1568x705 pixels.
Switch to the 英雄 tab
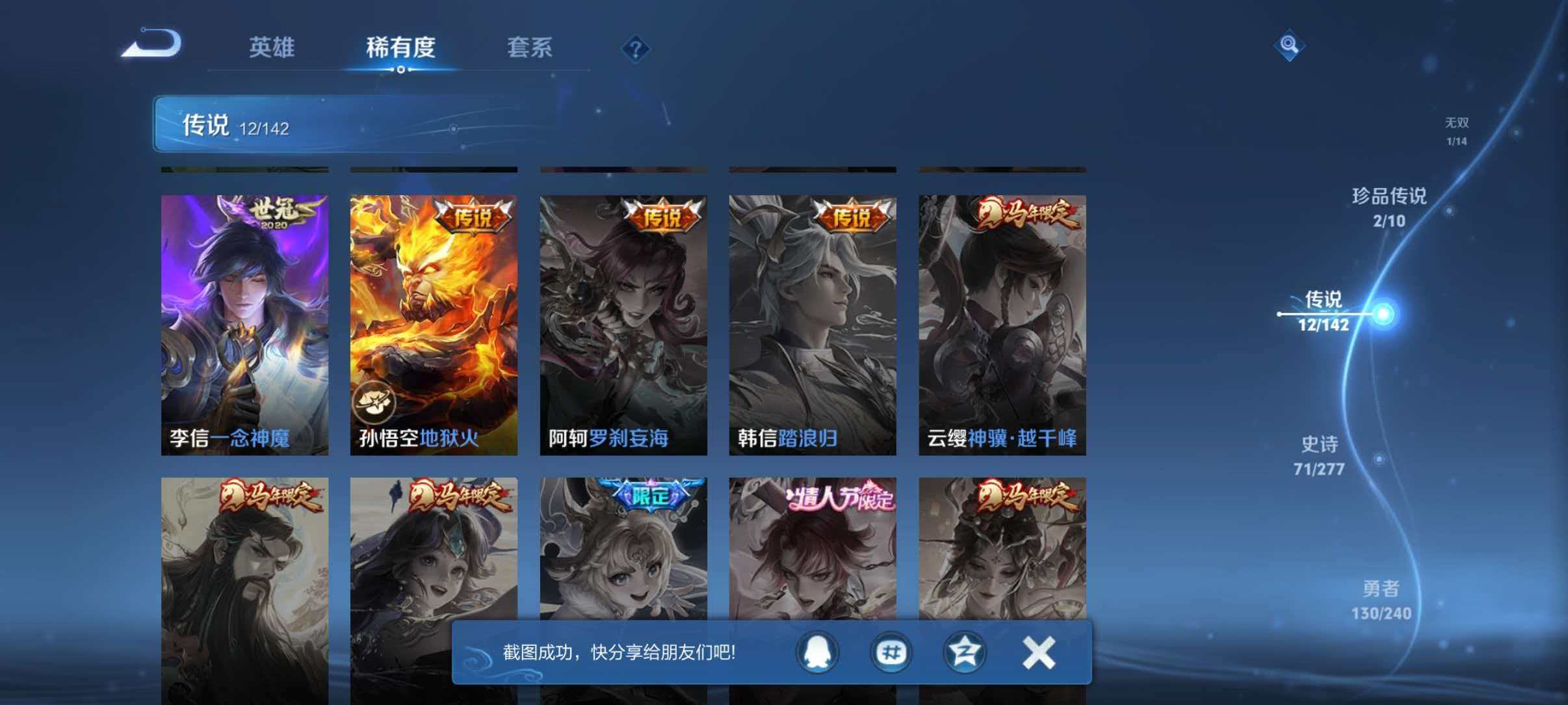point(273,48)
